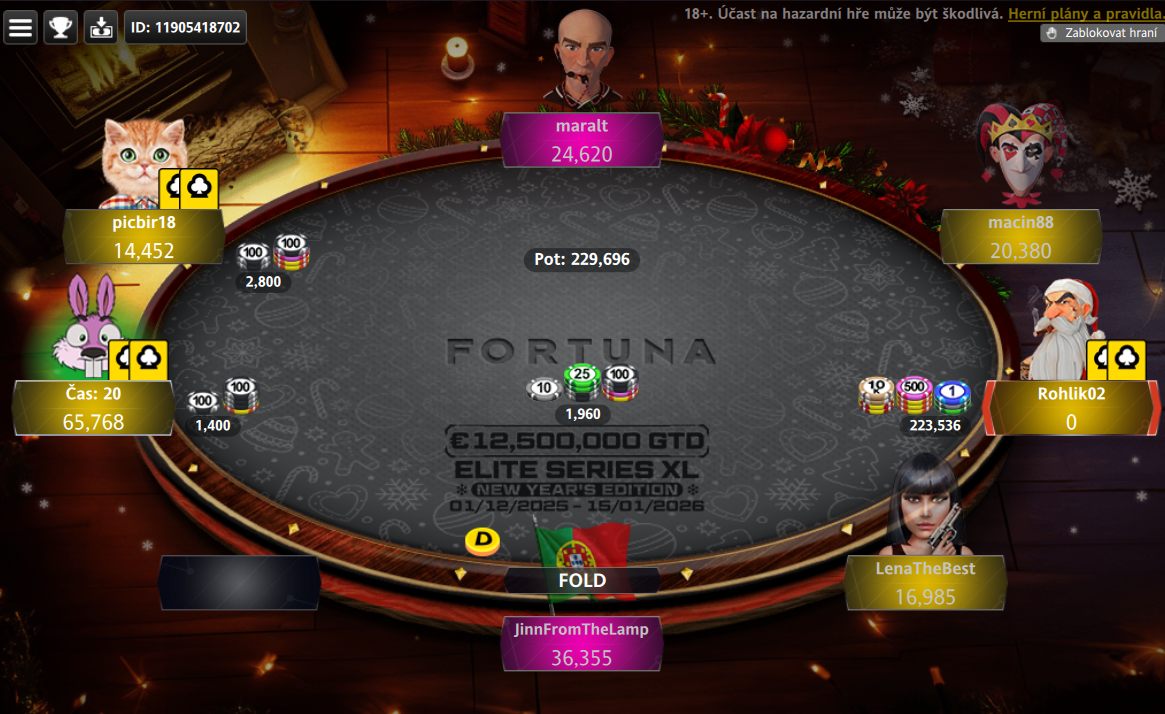Select player JinnFromTheLamp's name plate
Image resolution: width=1165 pixels, height=714 pixels.
point(581,643)
